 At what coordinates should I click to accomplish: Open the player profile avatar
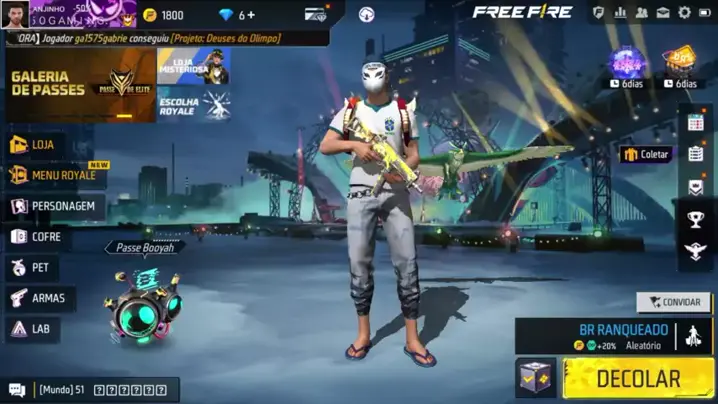[x=15, y=14]
